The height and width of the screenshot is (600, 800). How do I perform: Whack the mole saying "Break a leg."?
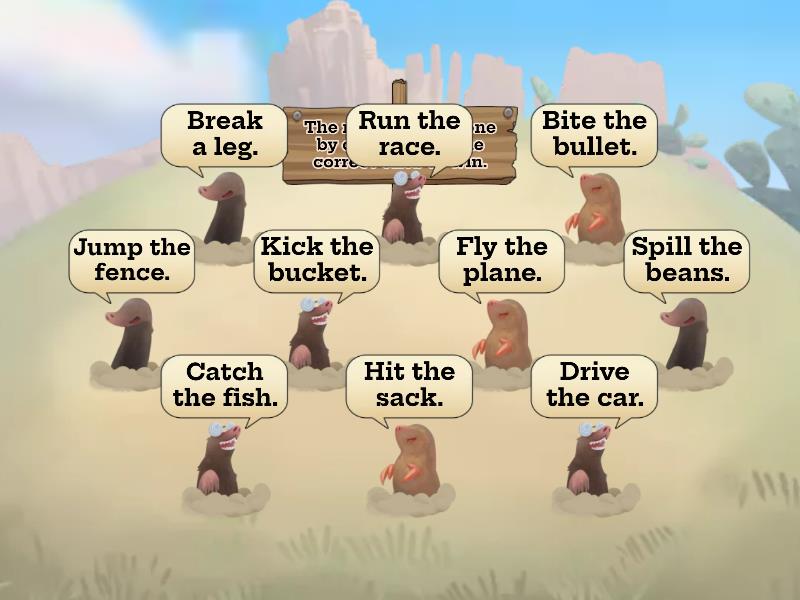point(224,208)
